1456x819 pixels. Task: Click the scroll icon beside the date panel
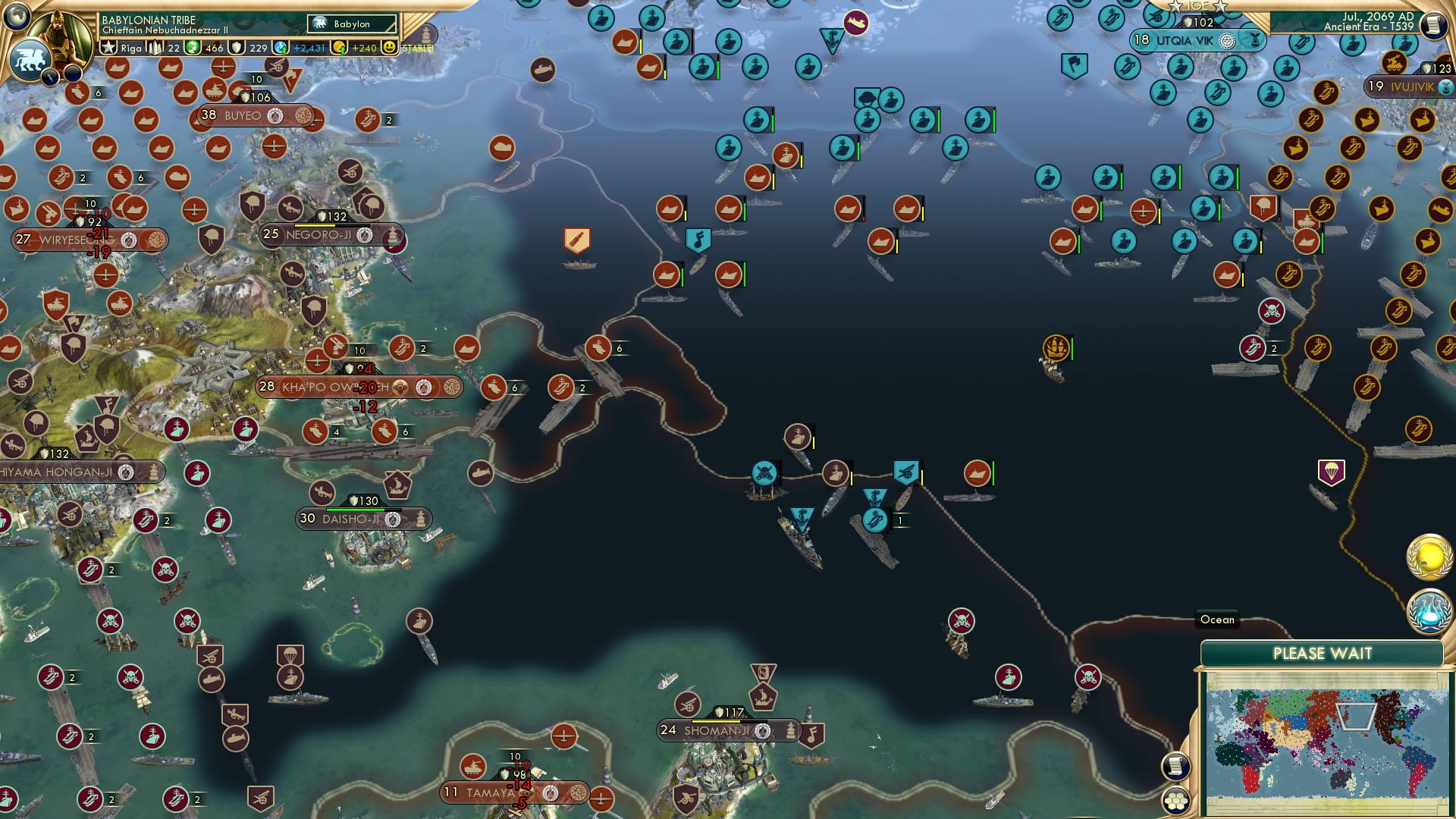pos(1433,25)
